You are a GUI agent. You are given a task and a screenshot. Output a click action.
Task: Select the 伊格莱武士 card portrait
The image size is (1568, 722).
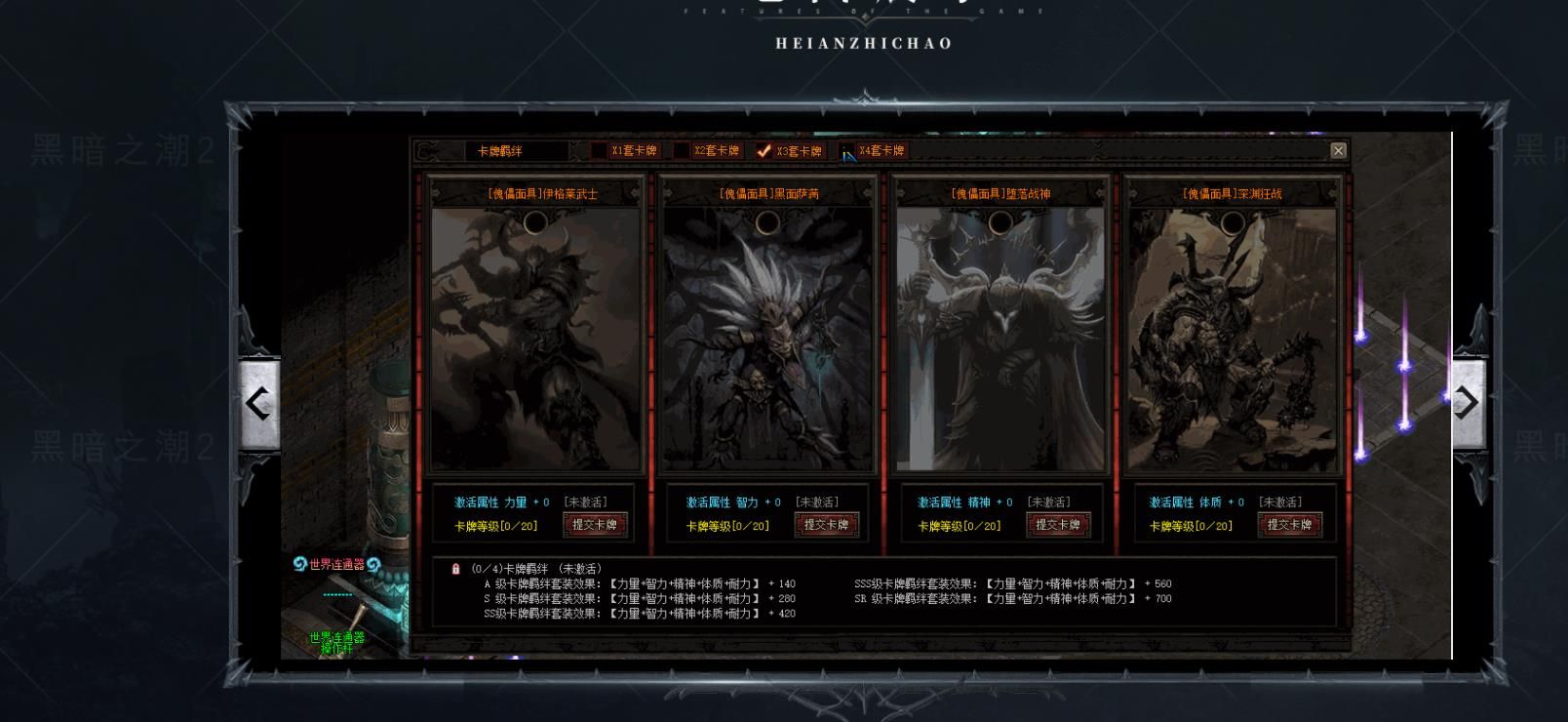[536, 339]
